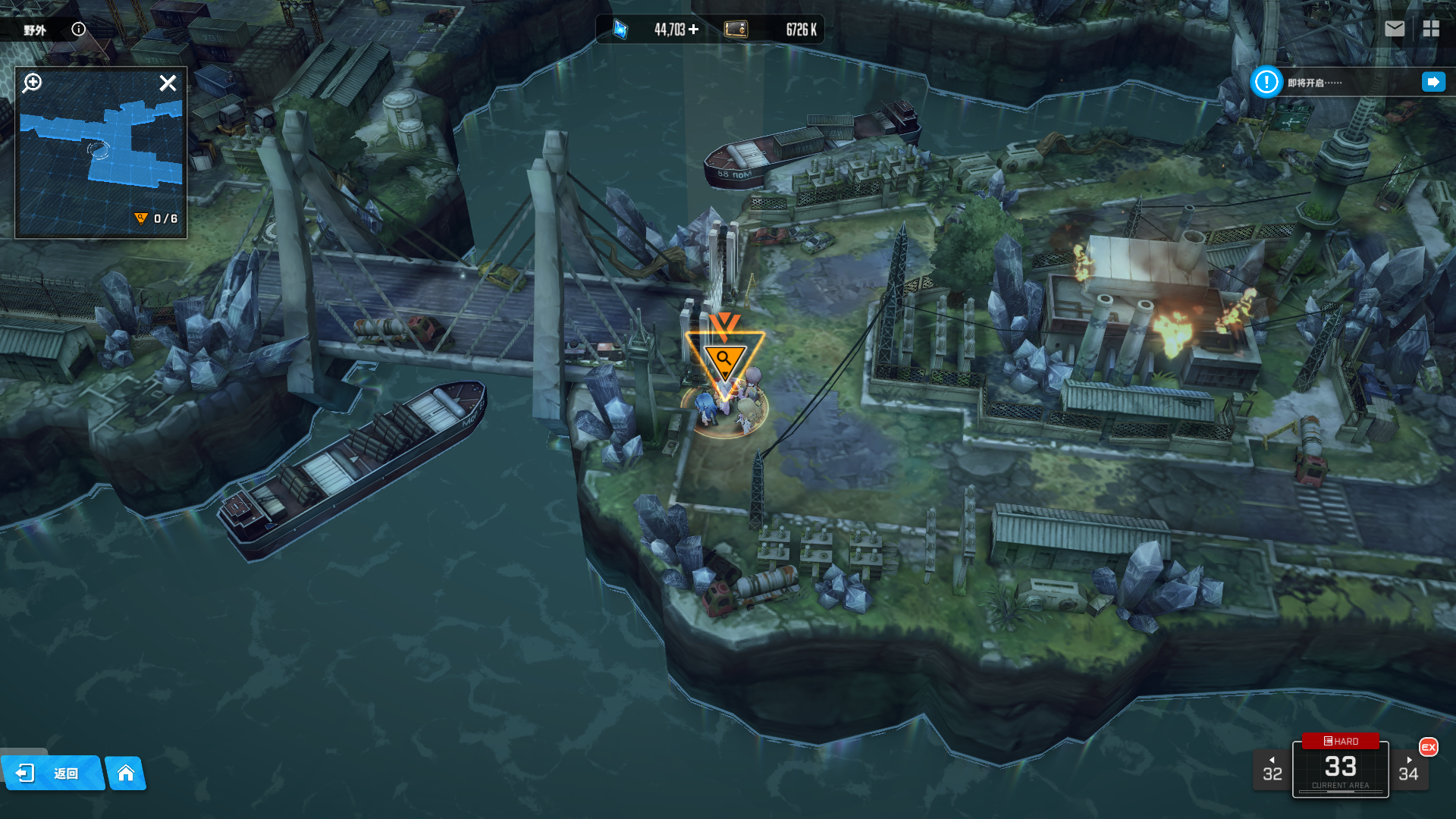Tap the red EX badge

tap(1429, 747)
